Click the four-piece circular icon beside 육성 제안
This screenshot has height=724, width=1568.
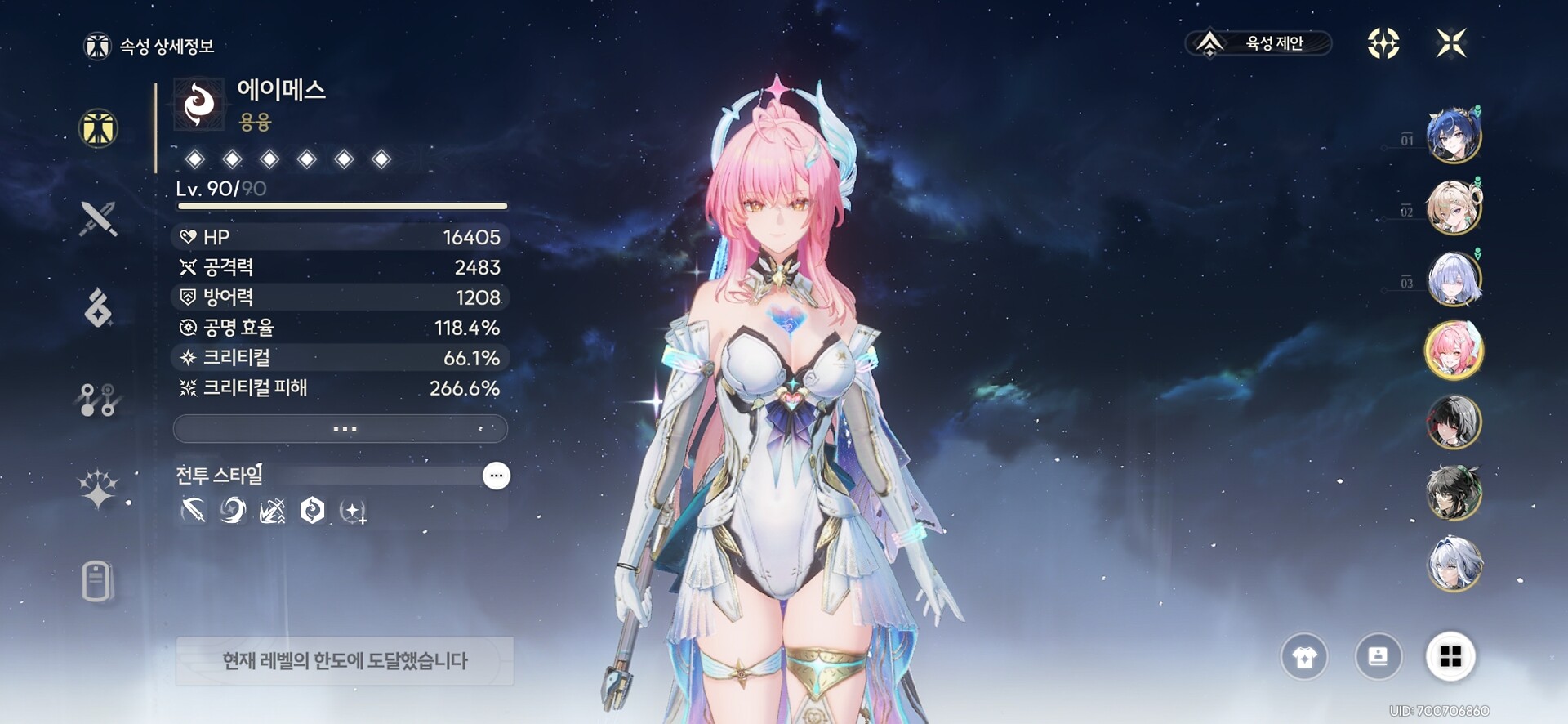(1383, 43)
